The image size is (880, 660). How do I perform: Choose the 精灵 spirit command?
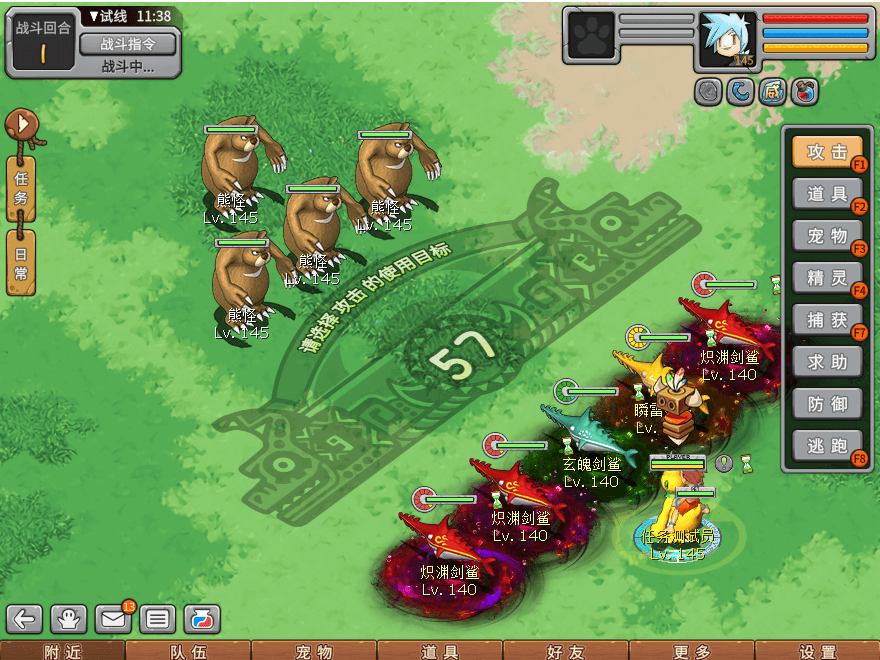point(827,278)
